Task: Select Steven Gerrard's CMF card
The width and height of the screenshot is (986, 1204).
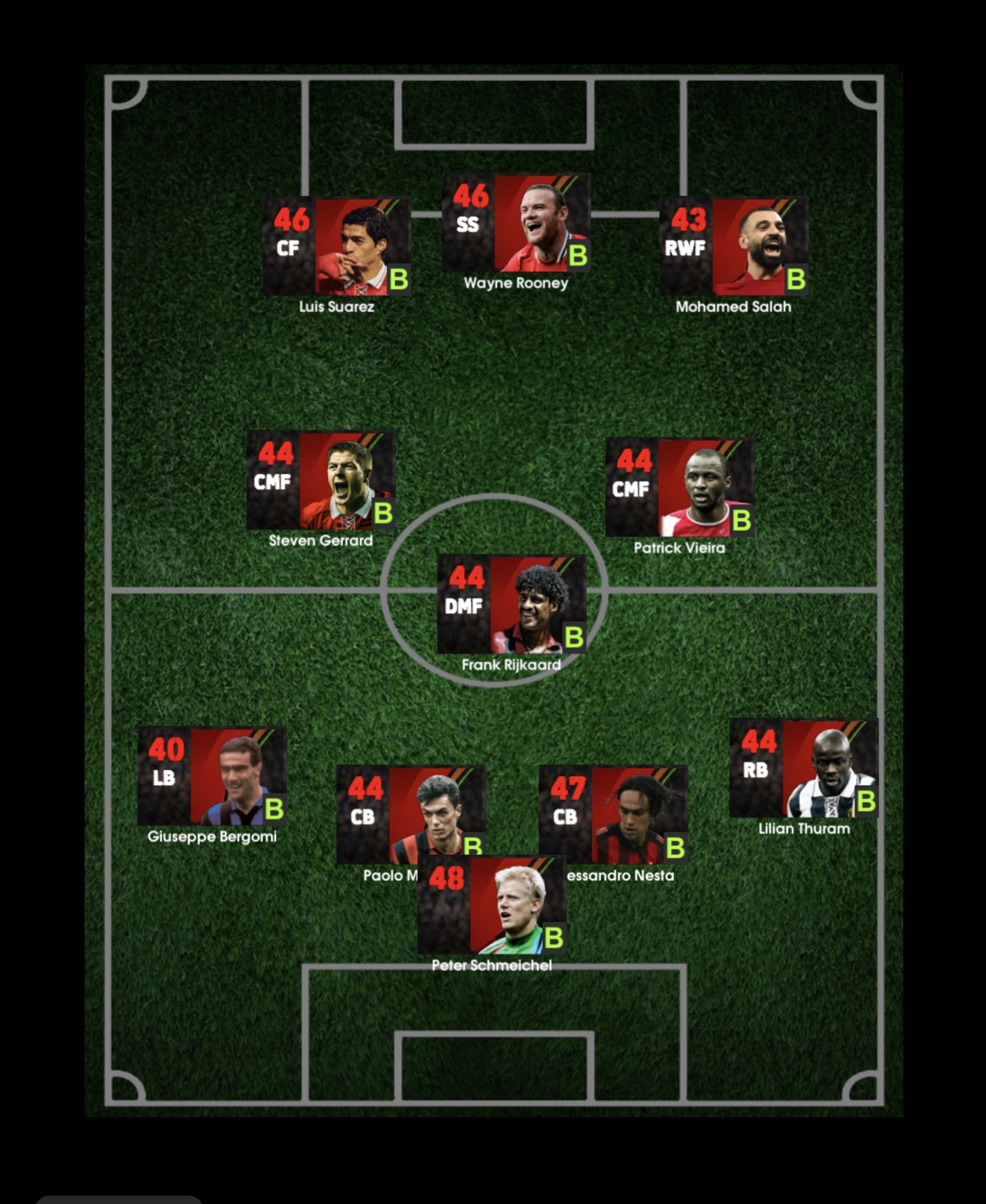Action: click(321, 480)
